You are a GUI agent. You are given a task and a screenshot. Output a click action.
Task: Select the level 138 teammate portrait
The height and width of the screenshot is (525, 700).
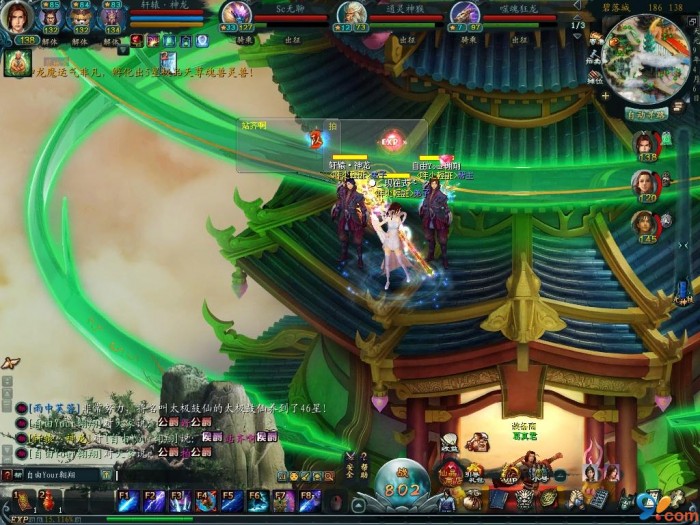(645, 145)
